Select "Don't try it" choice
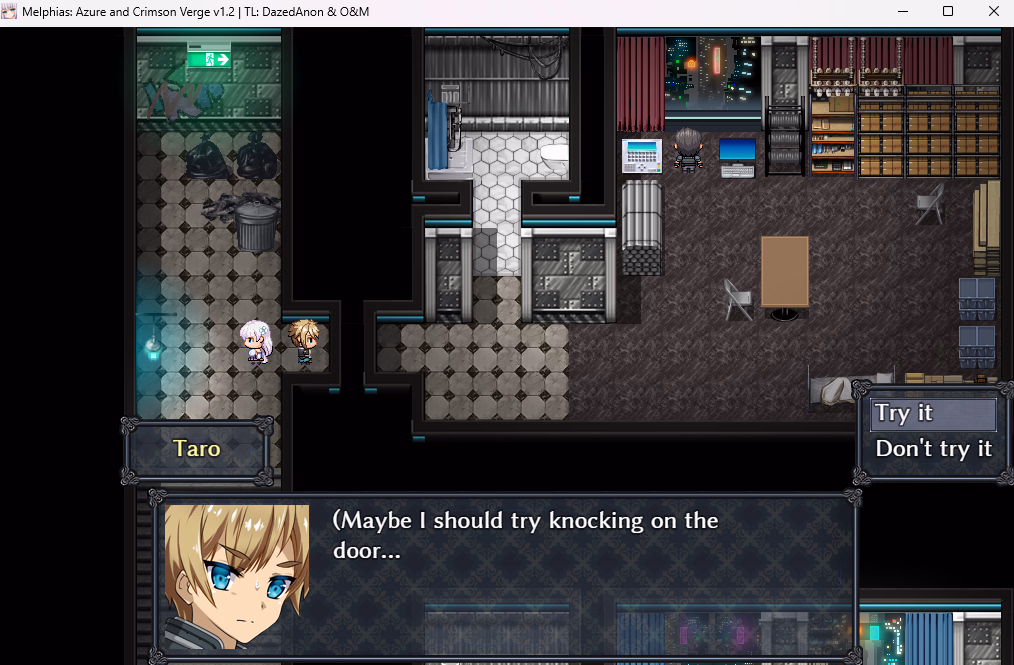1014x665 pixels. 933,449
